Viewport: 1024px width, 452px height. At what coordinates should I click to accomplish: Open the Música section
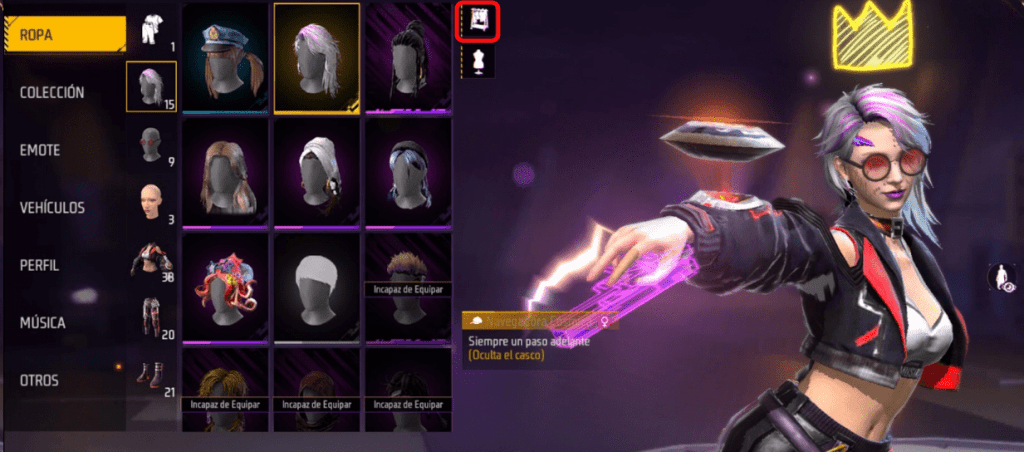[x=43, y=323]
